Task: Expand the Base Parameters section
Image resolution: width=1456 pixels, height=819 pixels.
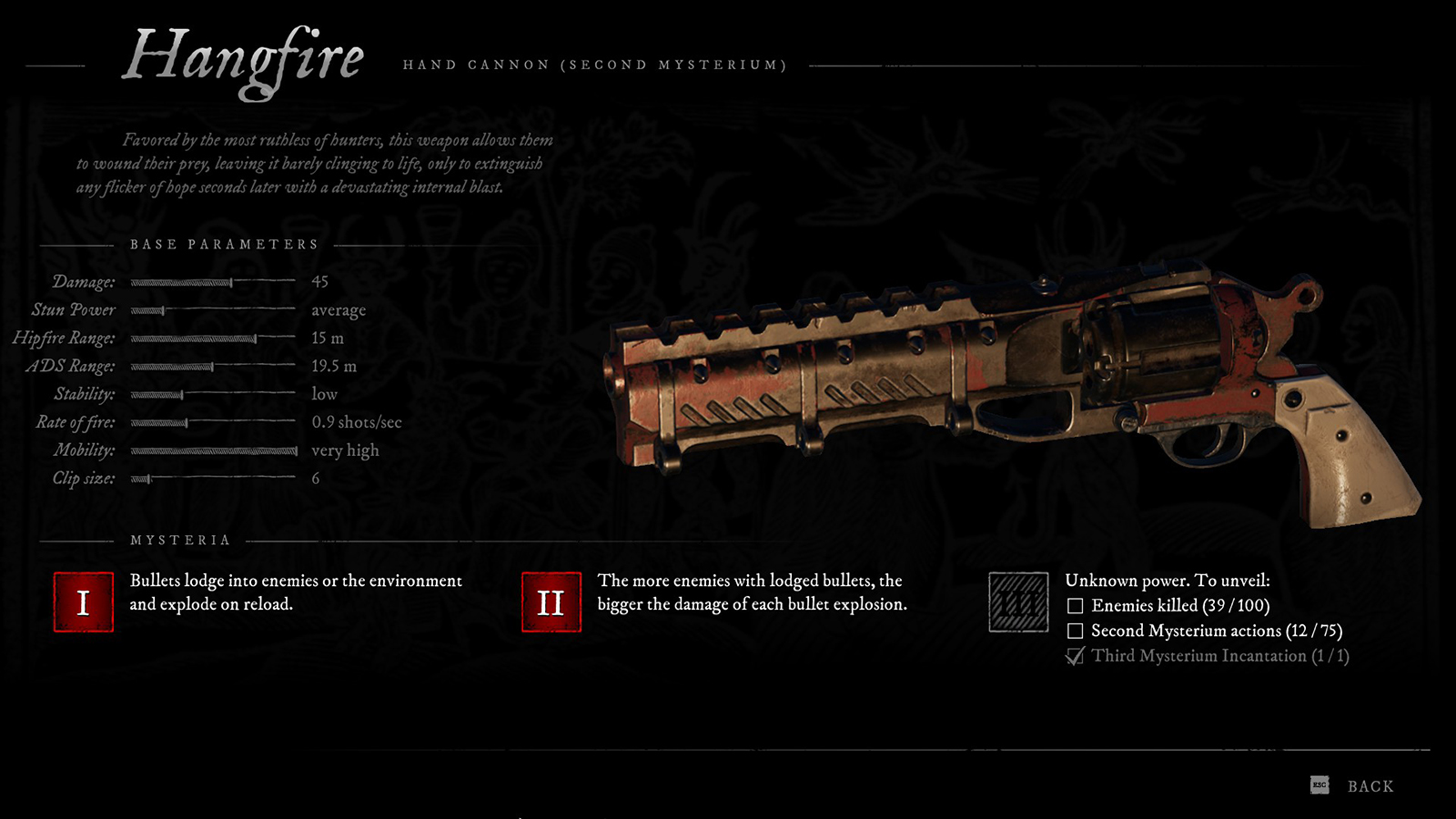Action: 224,244
